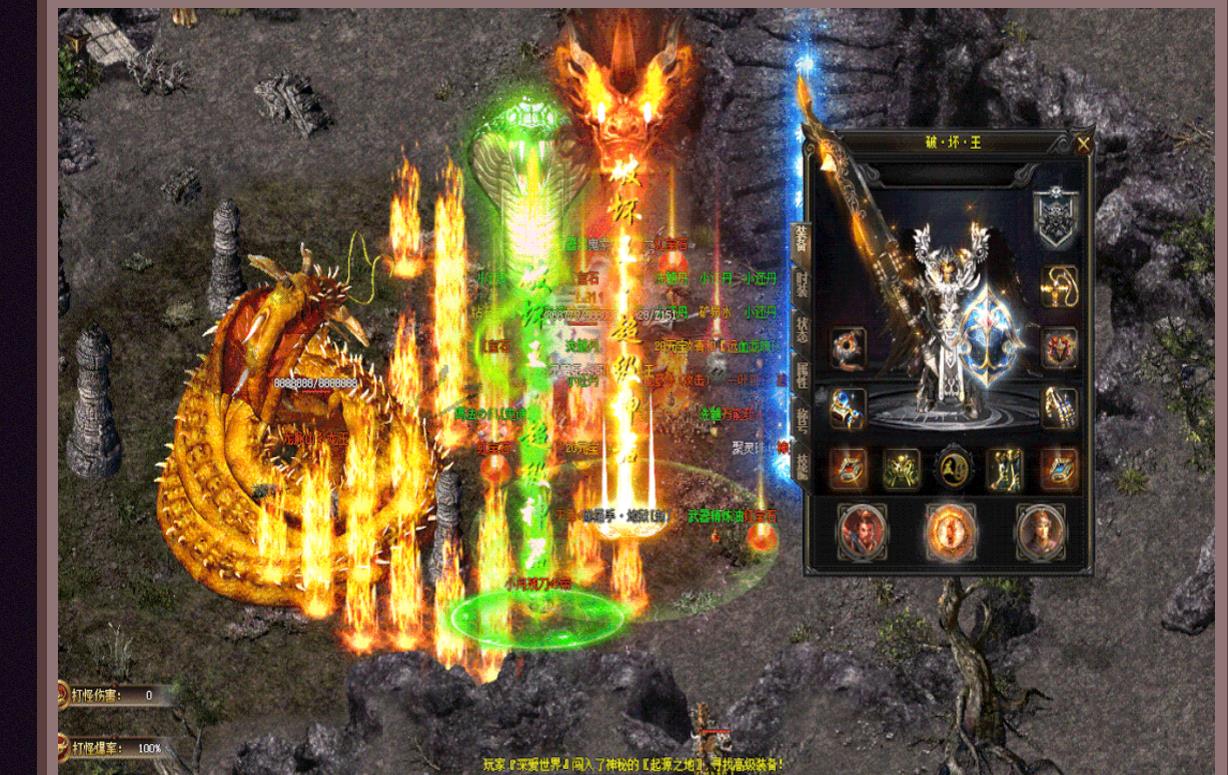Select the skull shield emblem slot
Screen dimensions: 1228x775
[1054, 217]
